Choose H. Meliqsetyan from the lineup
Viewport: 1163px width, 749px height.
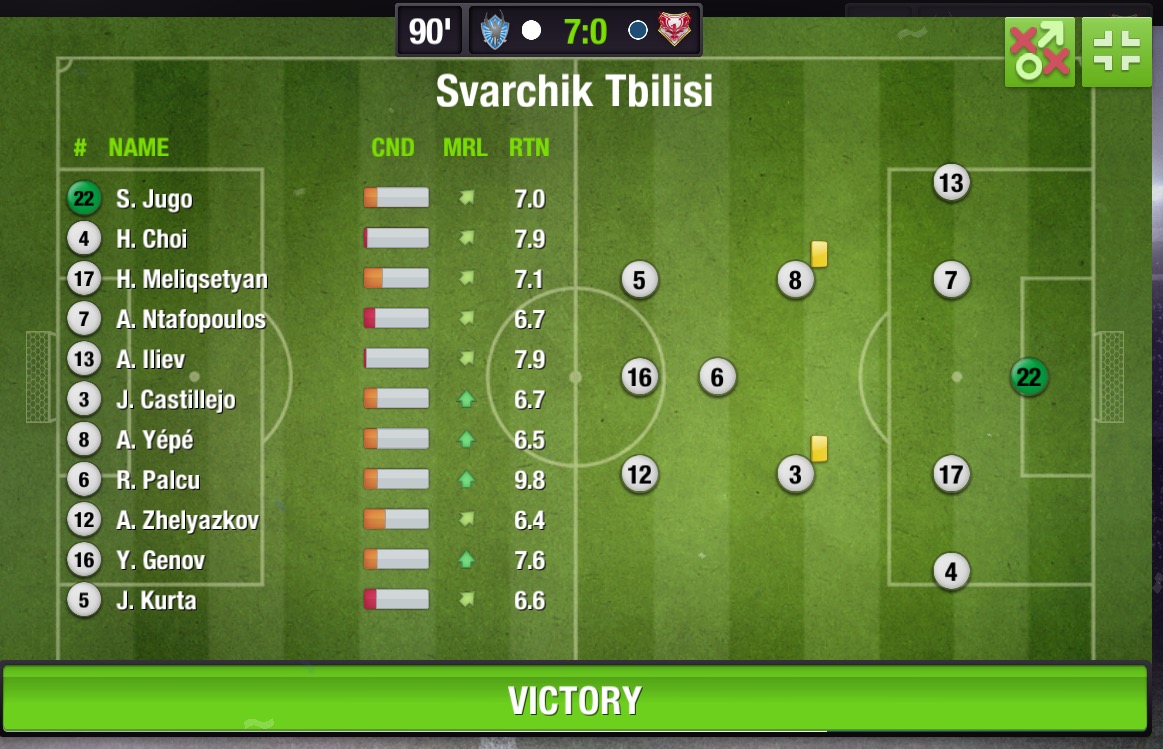191,279
